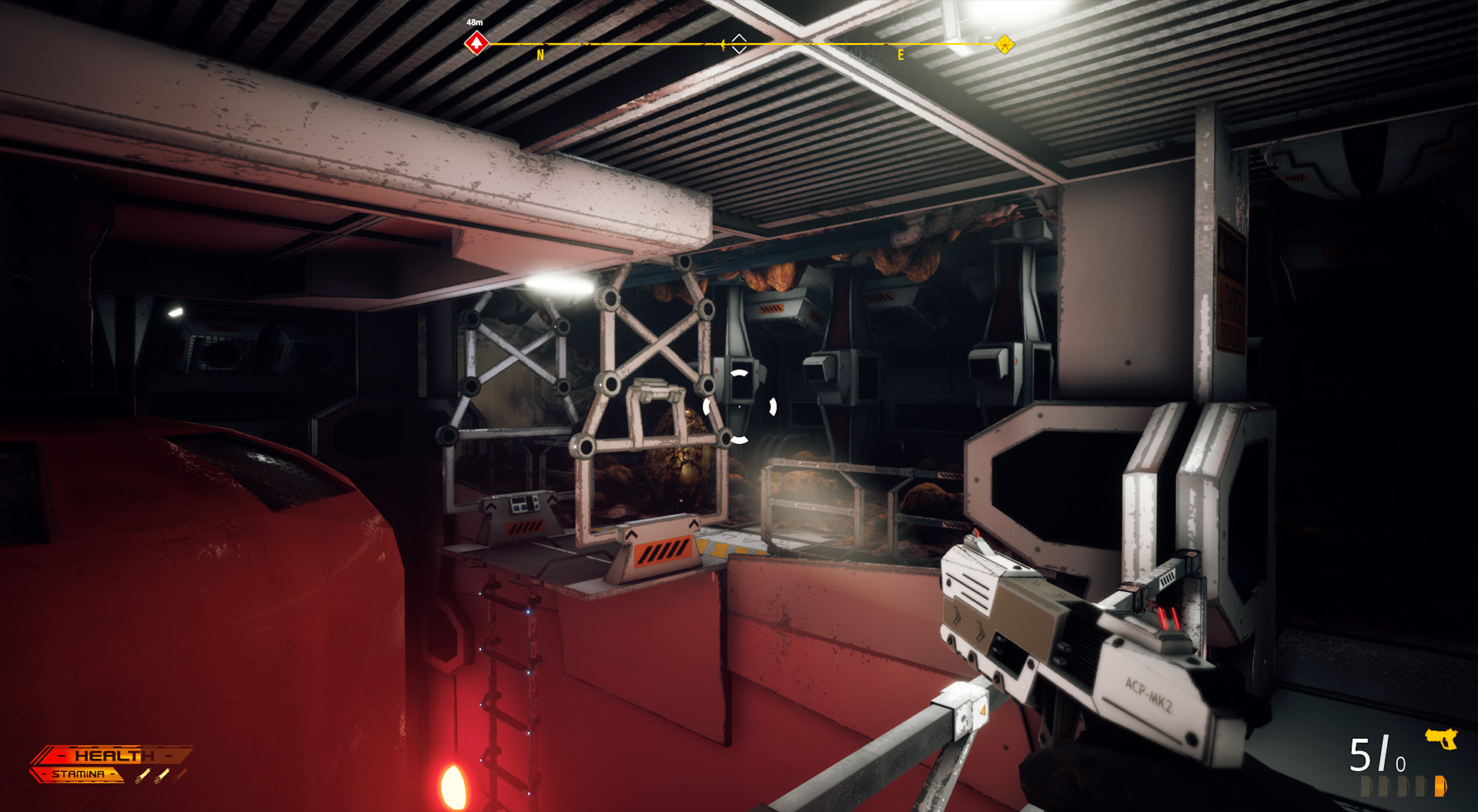Click the STAMINA progress bar
Image resolution: width=1478 pixels, height=812 pixels.
tap(77, 774)
